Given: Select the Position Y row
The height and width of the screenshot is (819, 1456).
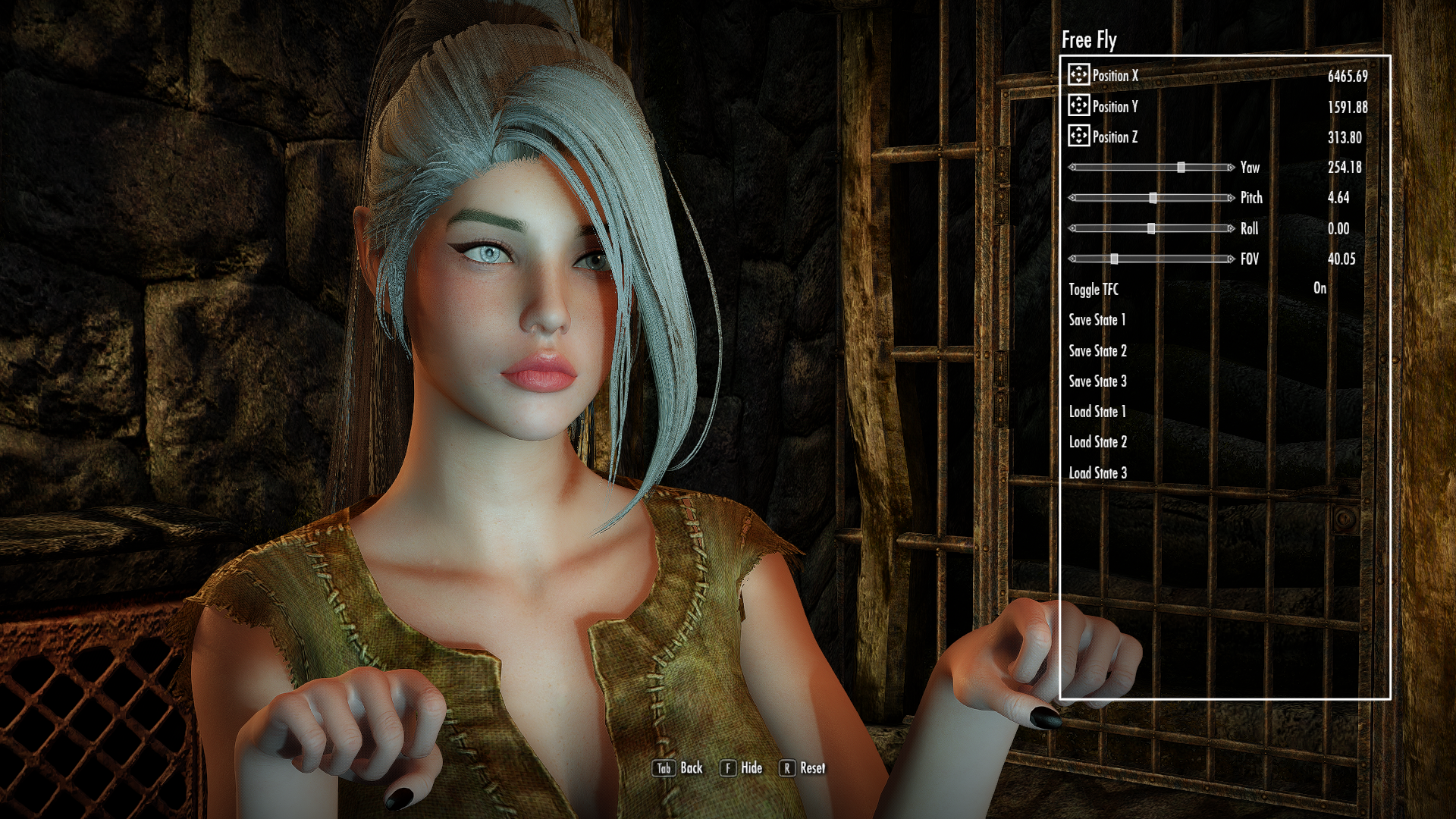Looking at the screenshot, I should point(1115,107).
